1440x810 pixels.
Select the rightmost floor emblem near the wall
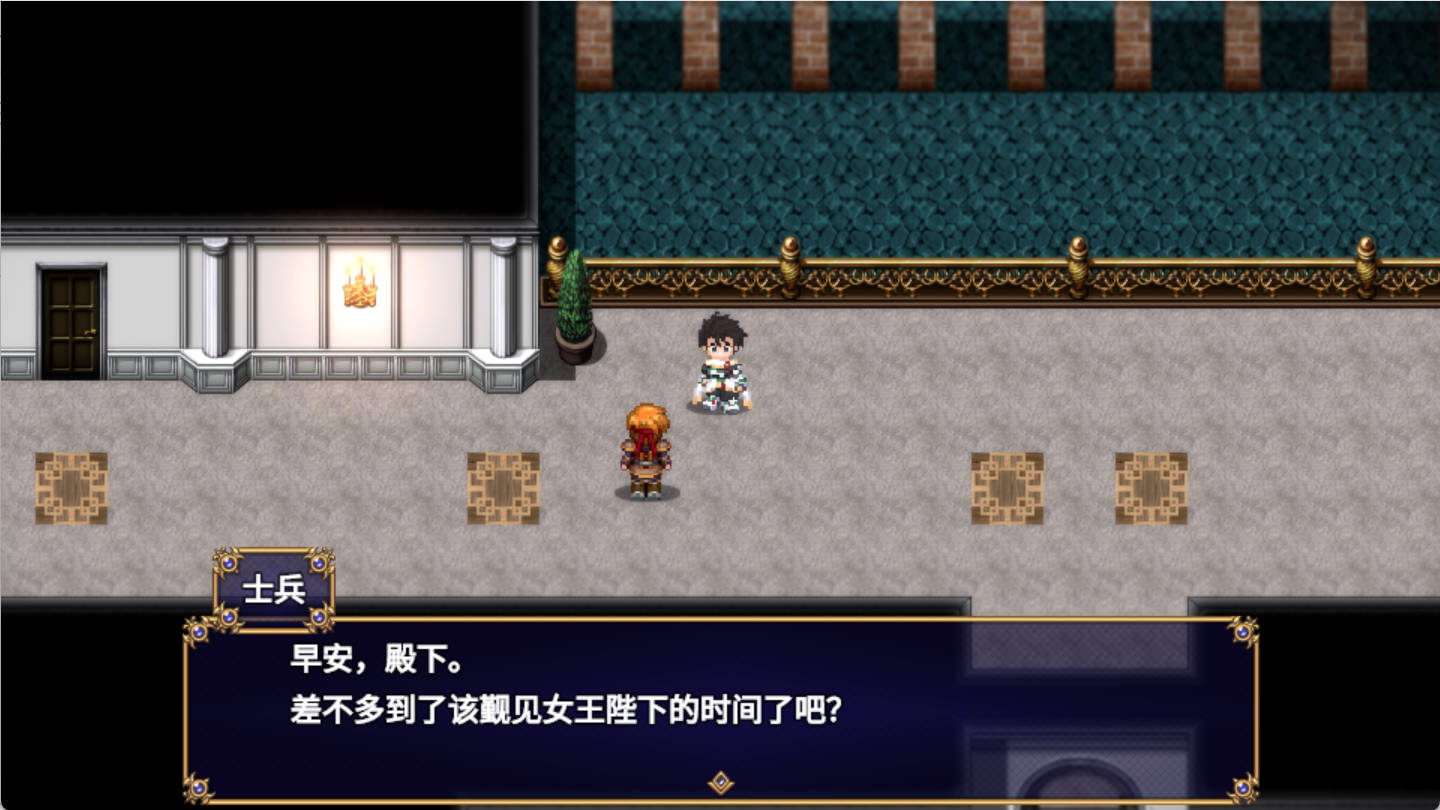[1150, 487]
